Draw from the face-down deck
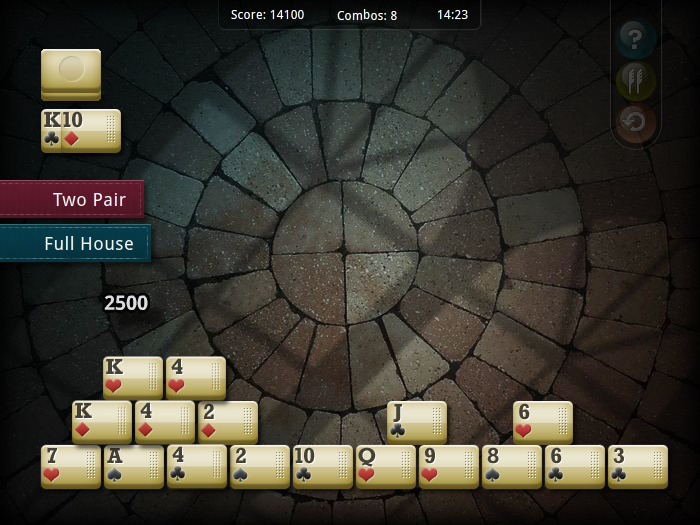This screenshot has height=525, width=700. coord(71,73)
